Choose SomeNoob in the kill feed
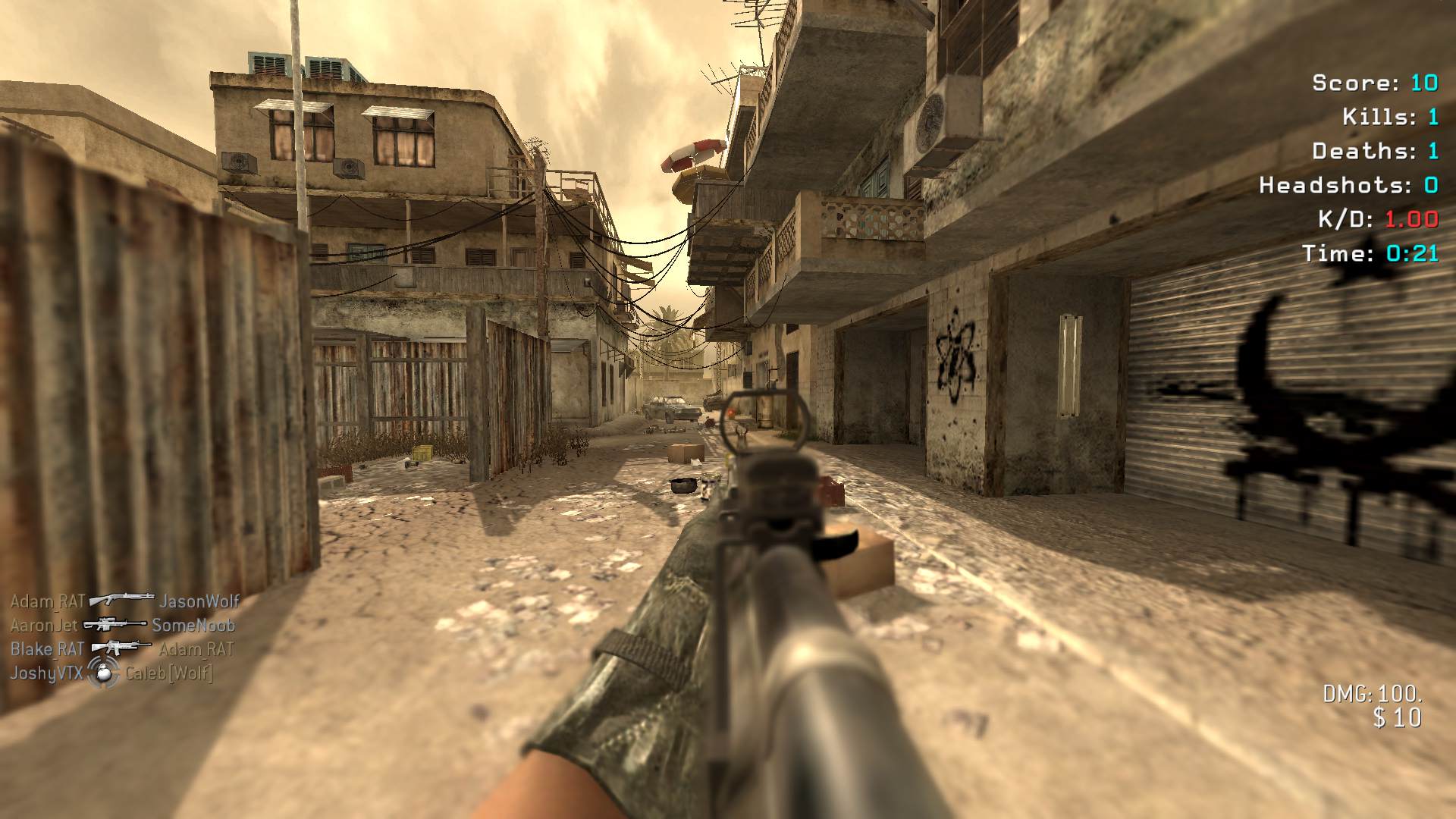The height and width of the screenshot is (819, 1456). pyautogui.click(x=193, y=626)
